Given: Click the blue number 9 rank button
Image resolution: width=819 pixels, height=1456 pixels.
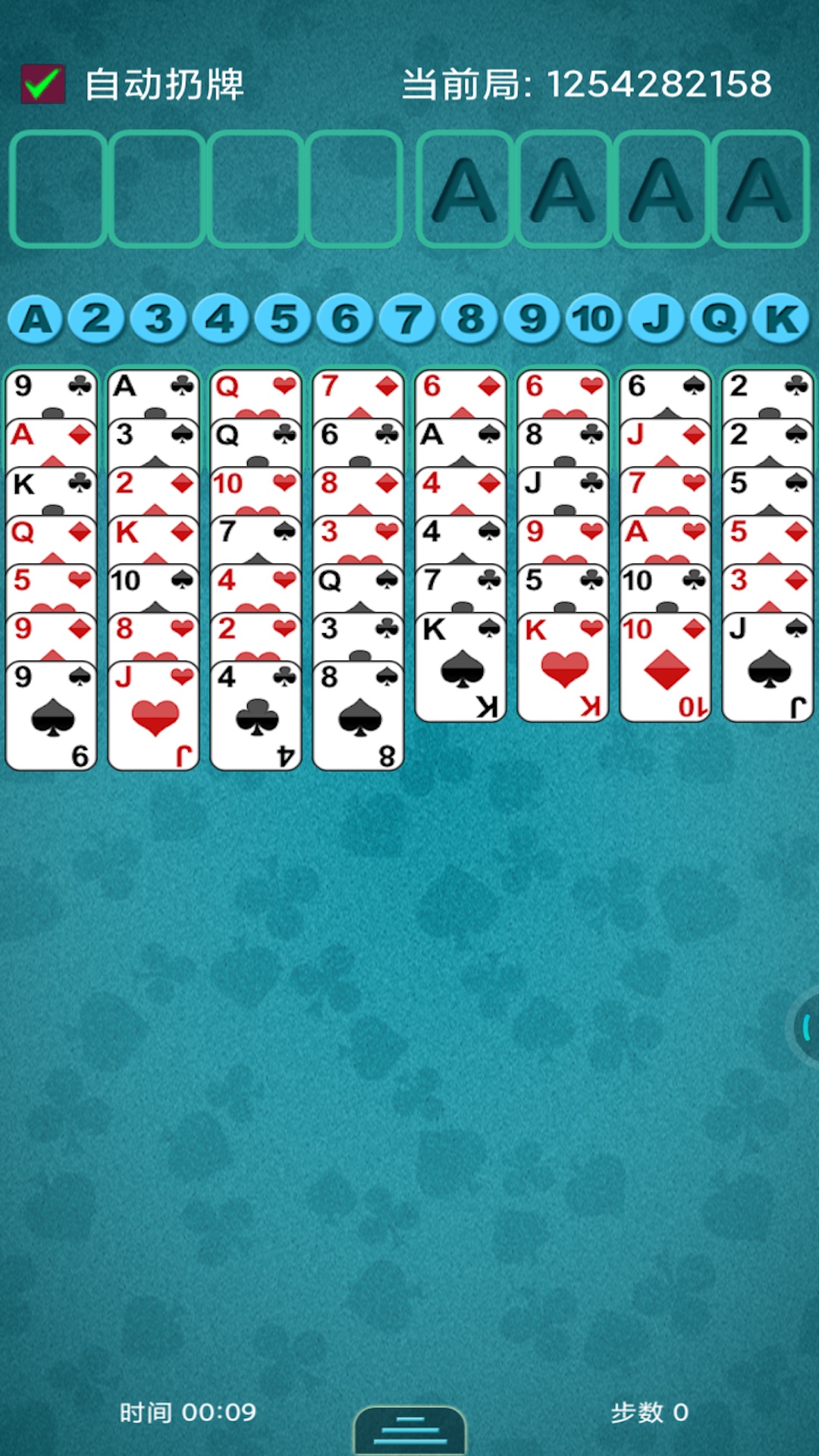Looking at the screenshot, I should coord(532,318).
